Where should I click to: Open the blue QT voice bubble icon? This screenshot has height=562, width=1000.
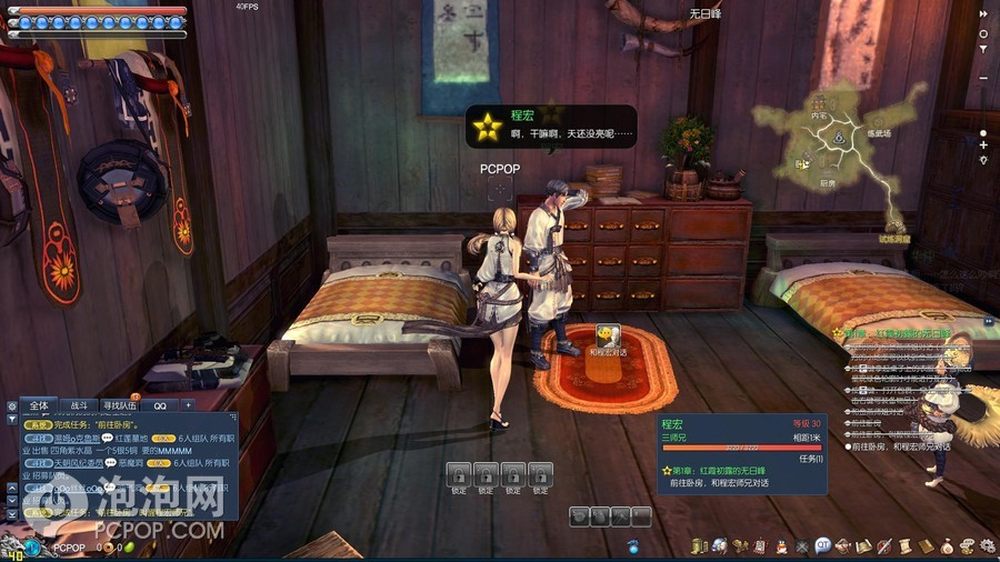[x=822, y=546]
